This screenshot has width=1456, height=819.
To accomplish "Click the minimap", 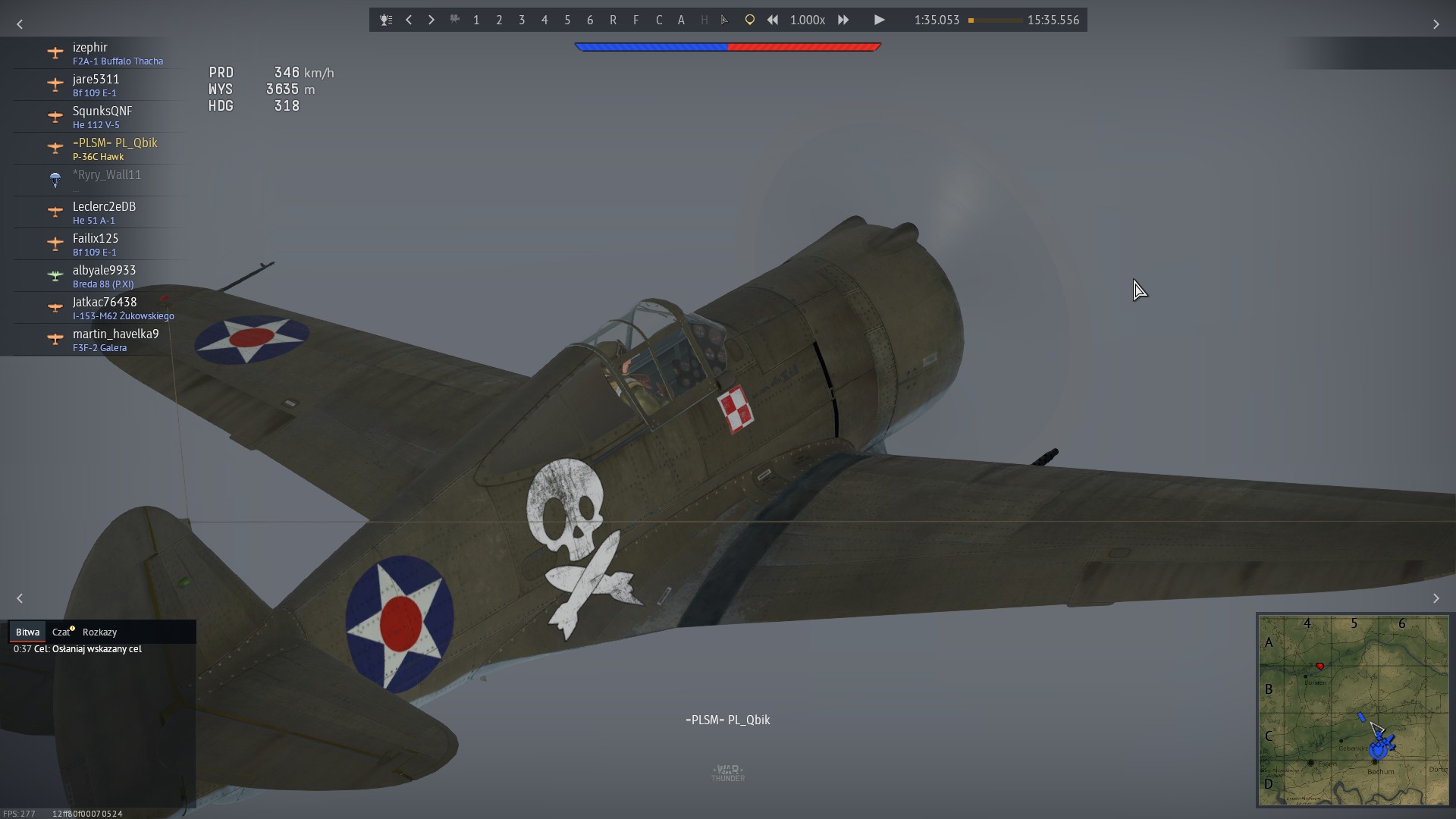I will pyautogui.click(x=1354, y=710).
